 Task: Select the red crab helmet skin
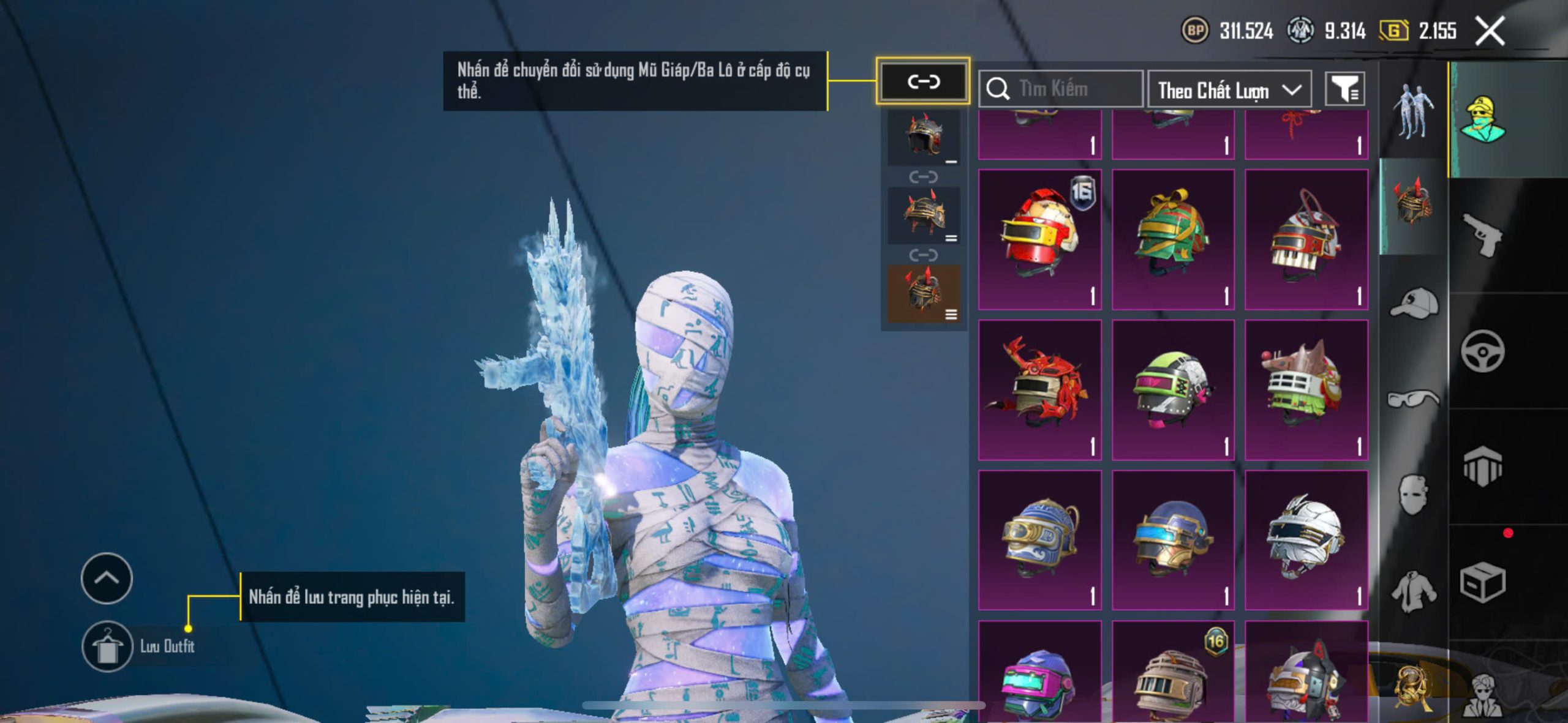[x=1039, y=390]
